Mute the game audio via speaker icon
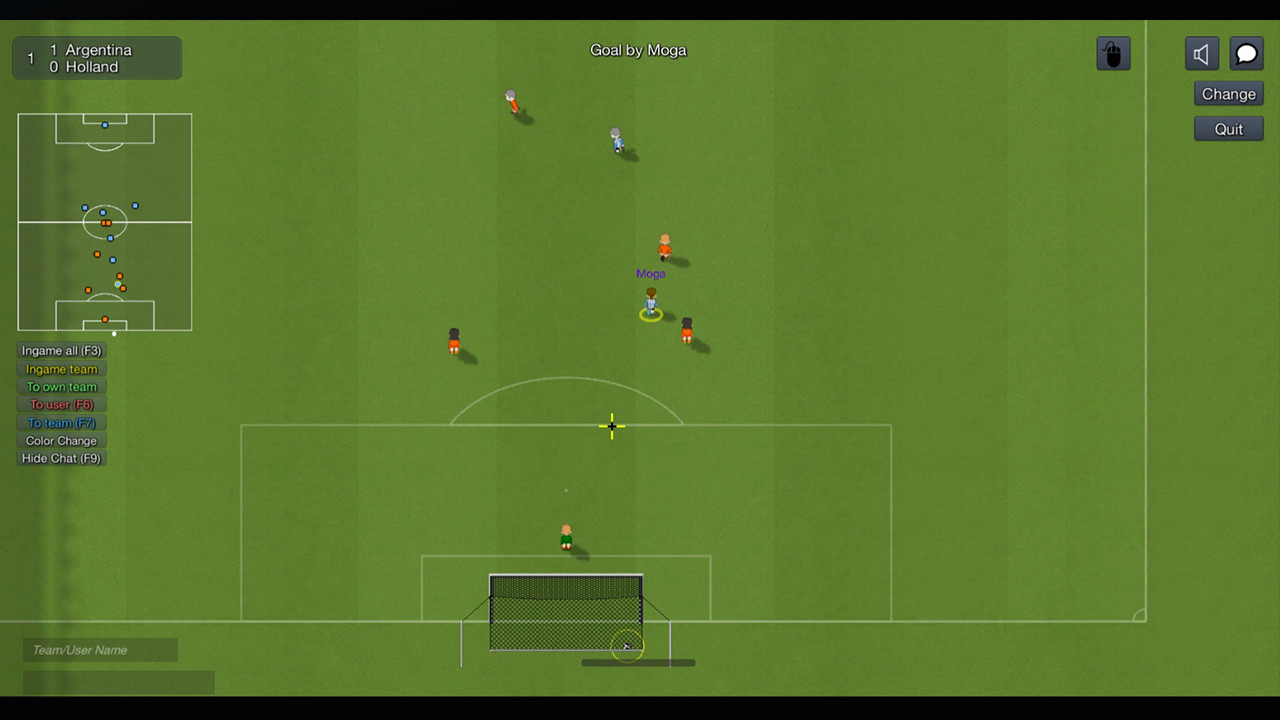Image resolution: width=1280 pixels, height=720 pixels. tap(1201, 53)
